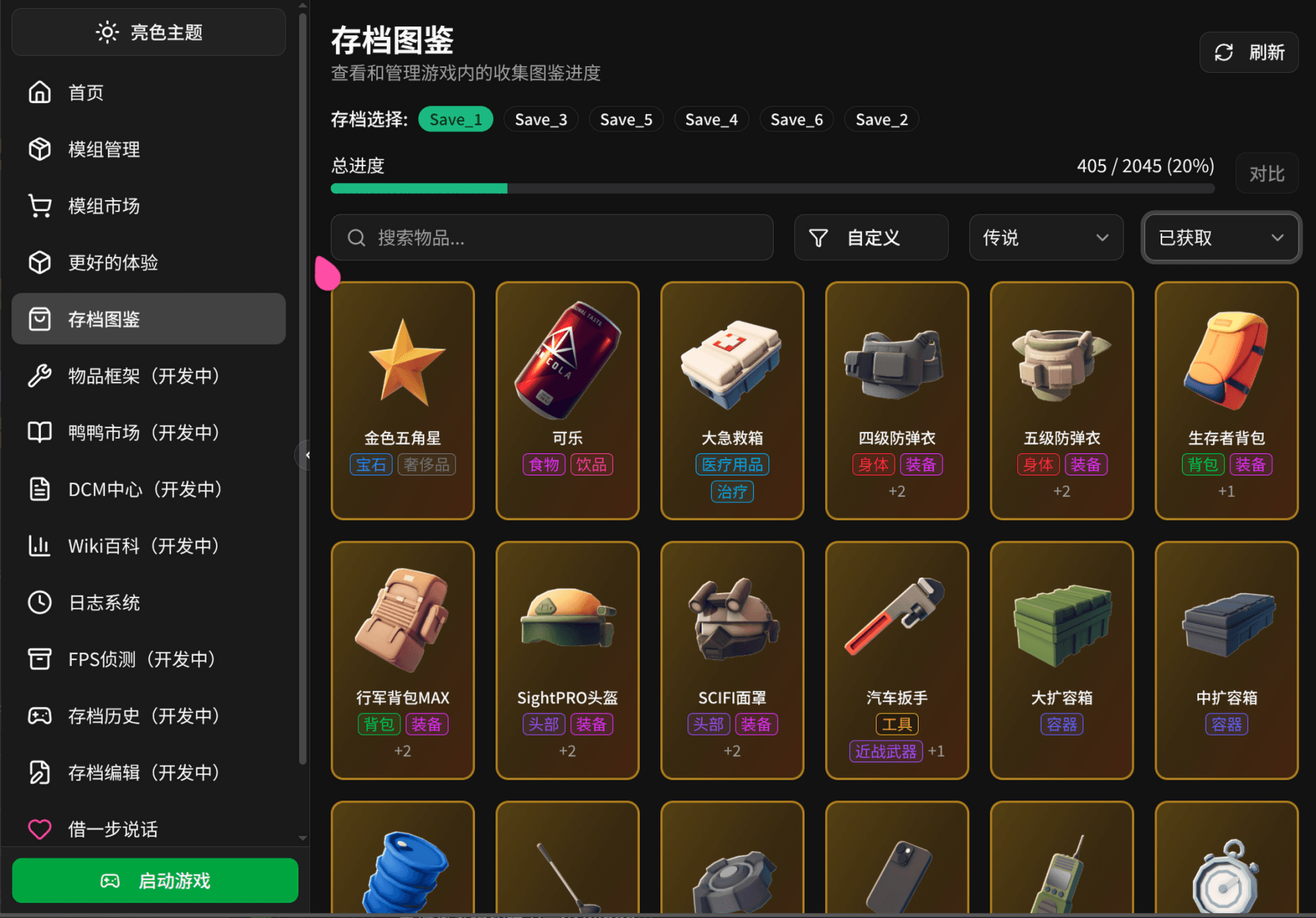Open the 日志系统 log panel
The image size is (1316, 918).
103,602
